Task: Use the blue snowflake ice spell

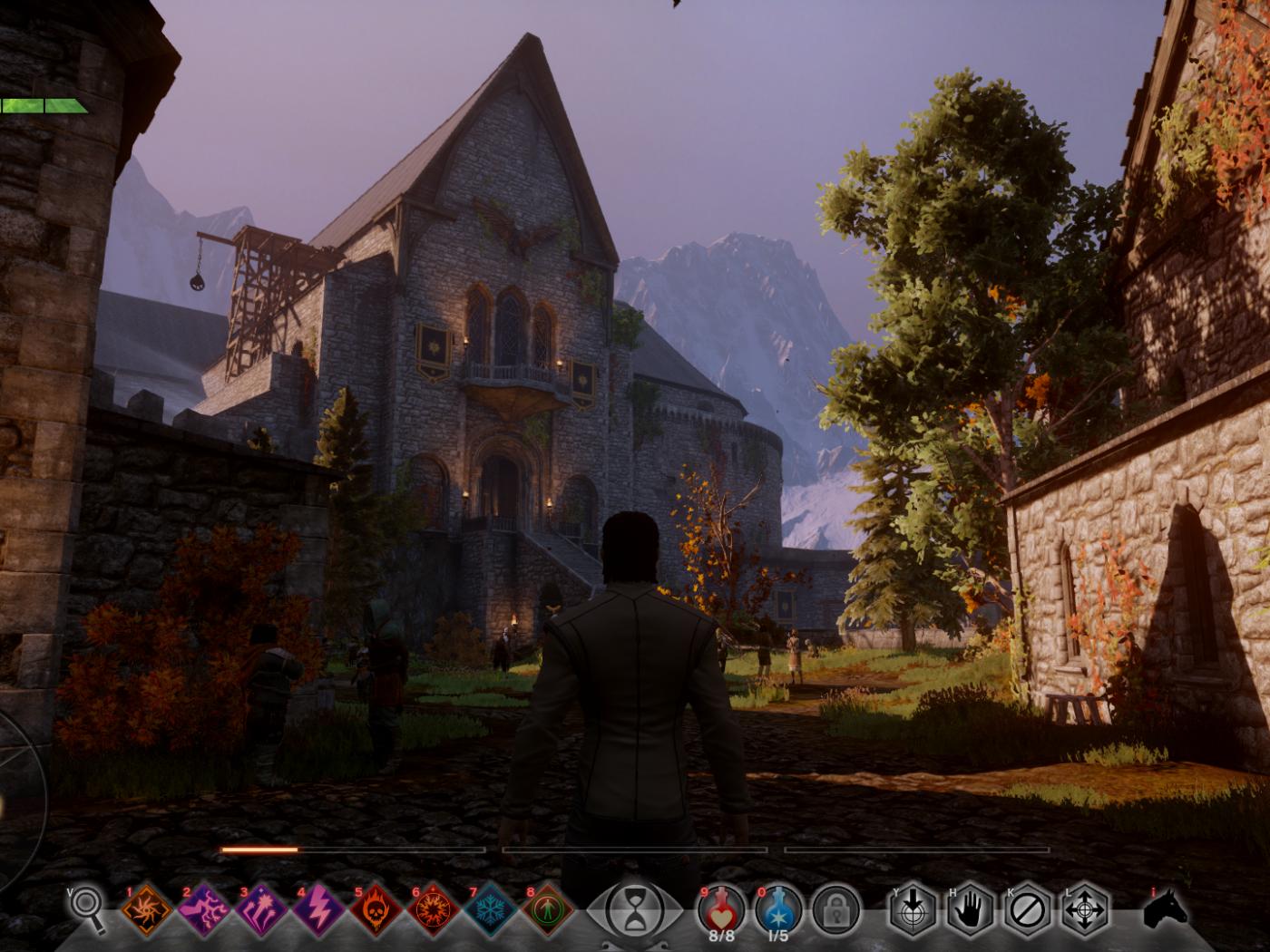Action: 491,911
